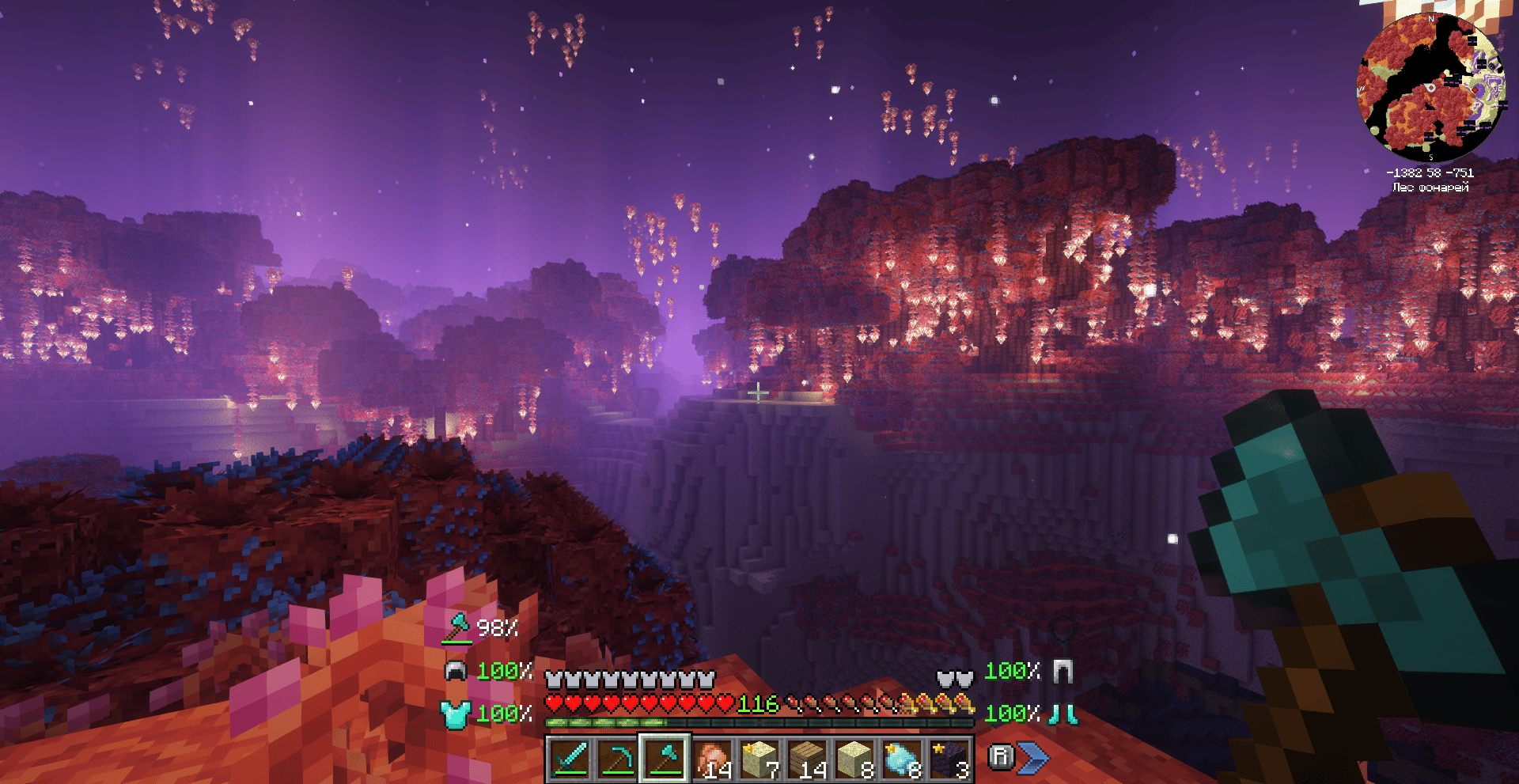Click the N compass marker on the minimap
The height and width of the screenshot is (784, 1519).
tap(1430, 19)
